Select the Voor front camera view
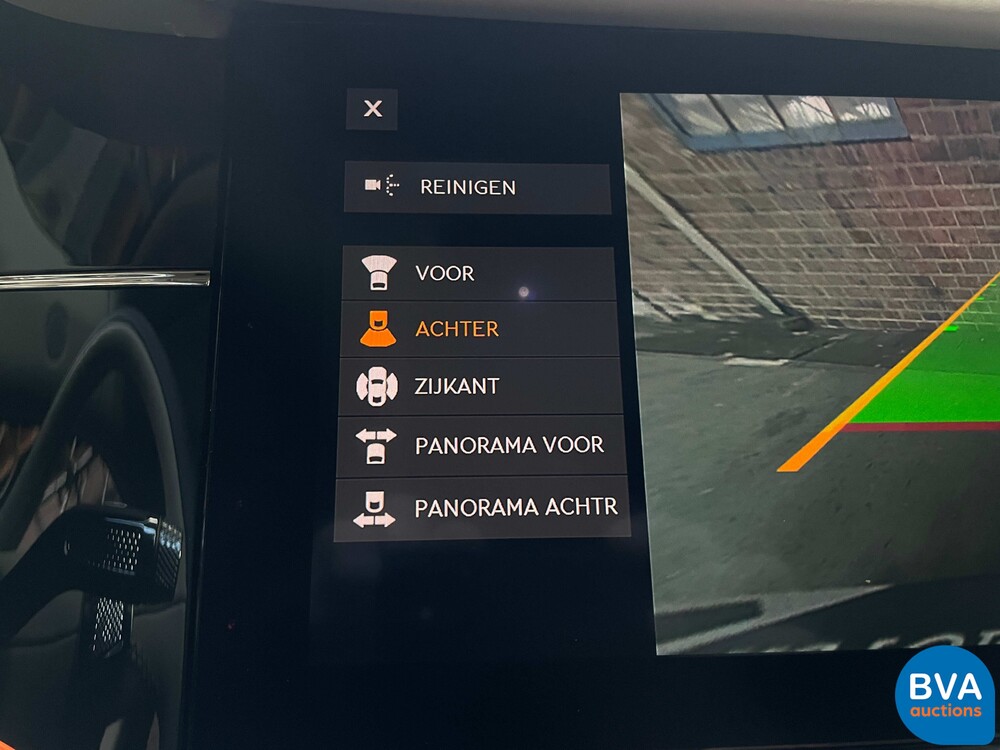 pos(477,273)
